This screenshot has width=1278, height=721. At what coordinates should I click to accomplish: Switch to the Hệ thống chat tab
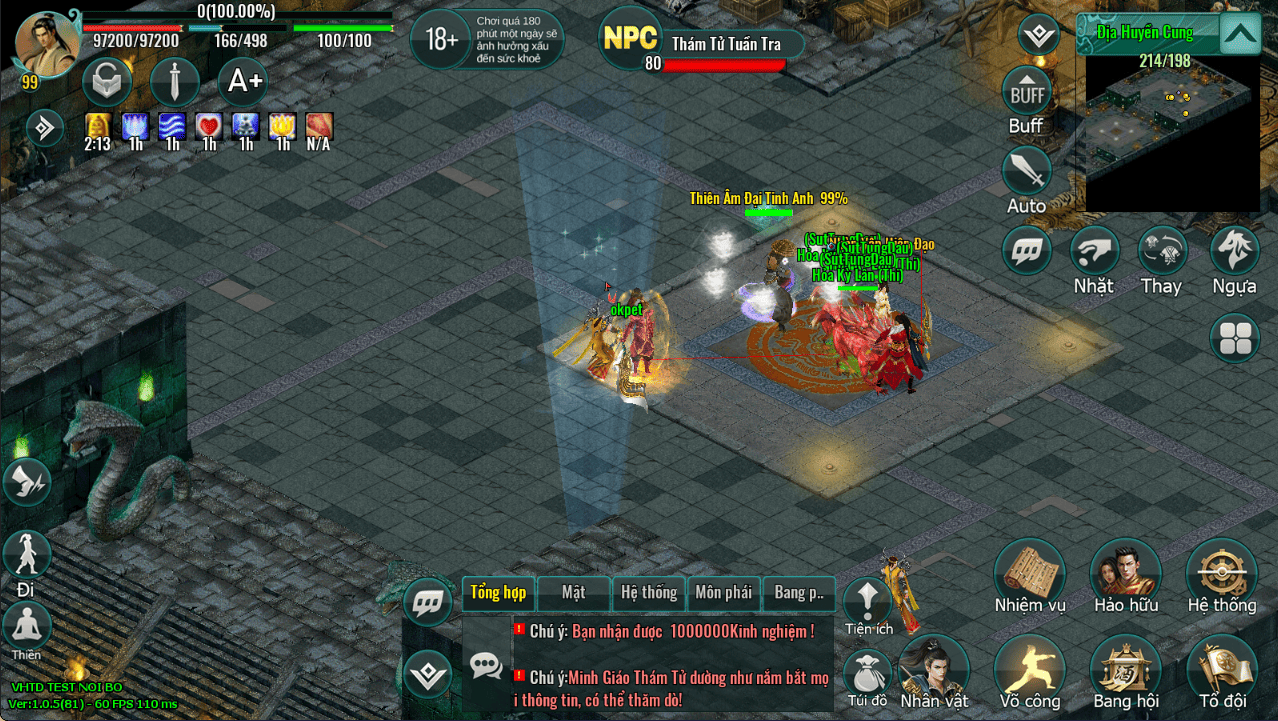point(649,593)
